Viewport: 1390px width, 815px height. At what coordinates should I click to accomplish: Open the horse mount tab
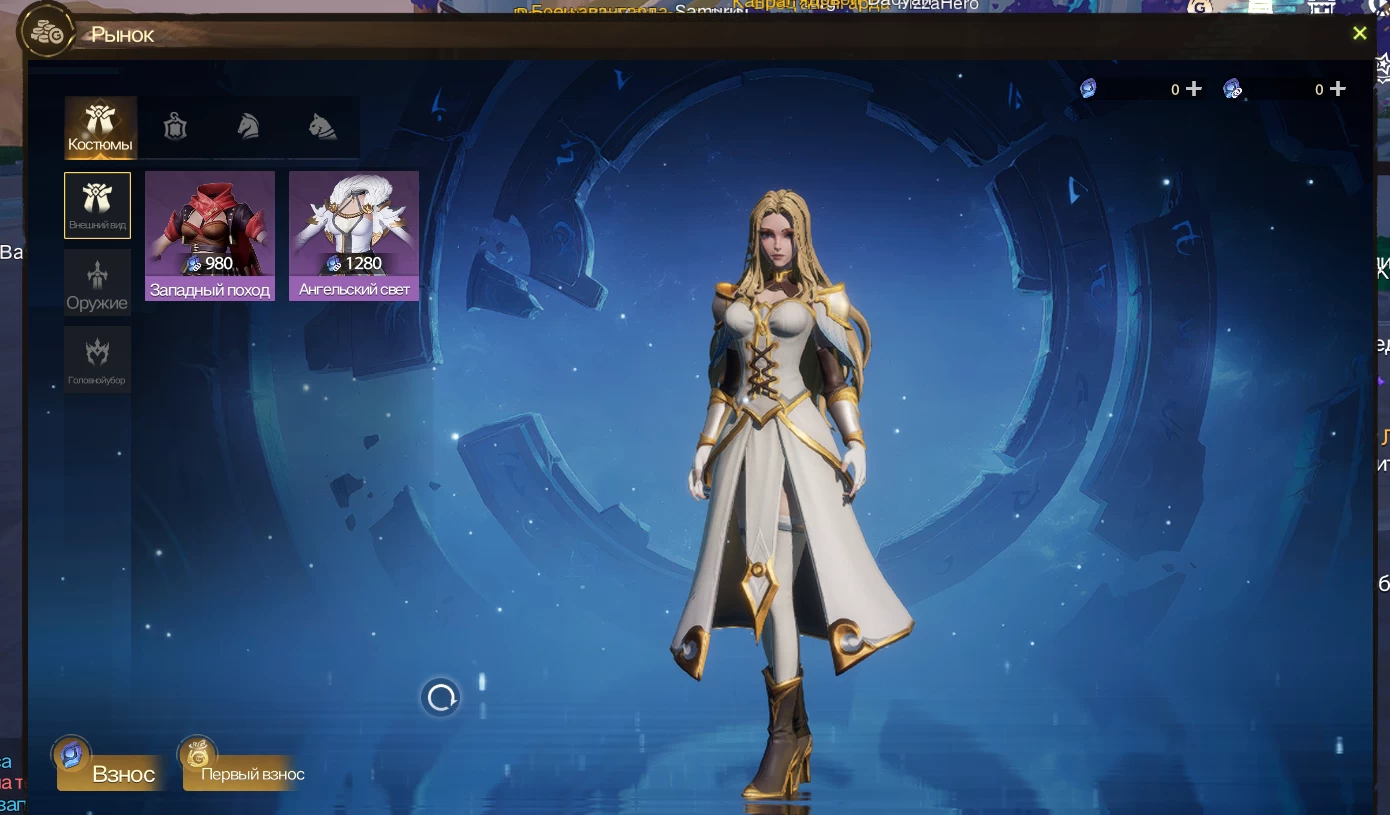248,127
